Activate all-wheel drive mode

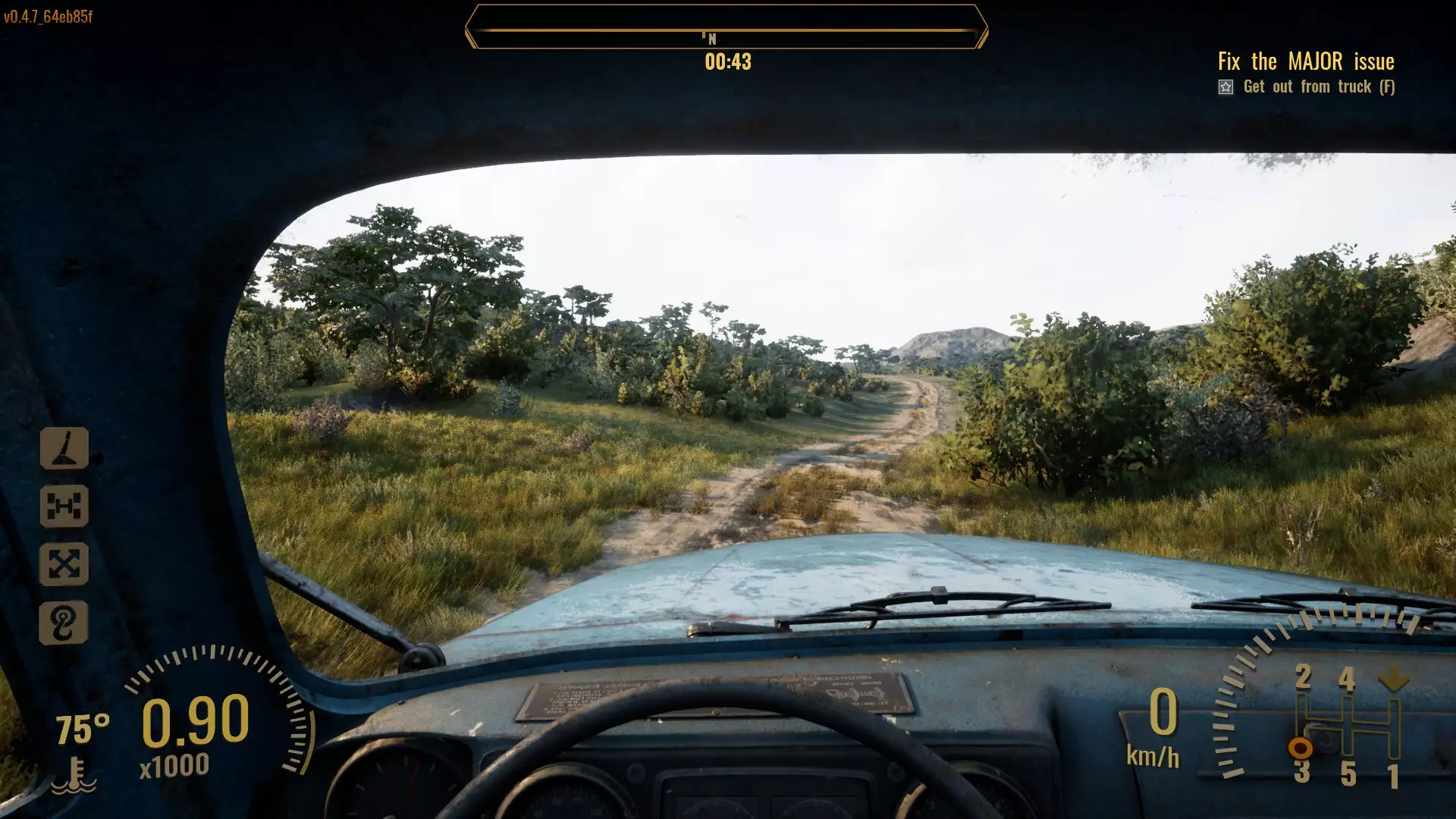(x=66, y=563)
